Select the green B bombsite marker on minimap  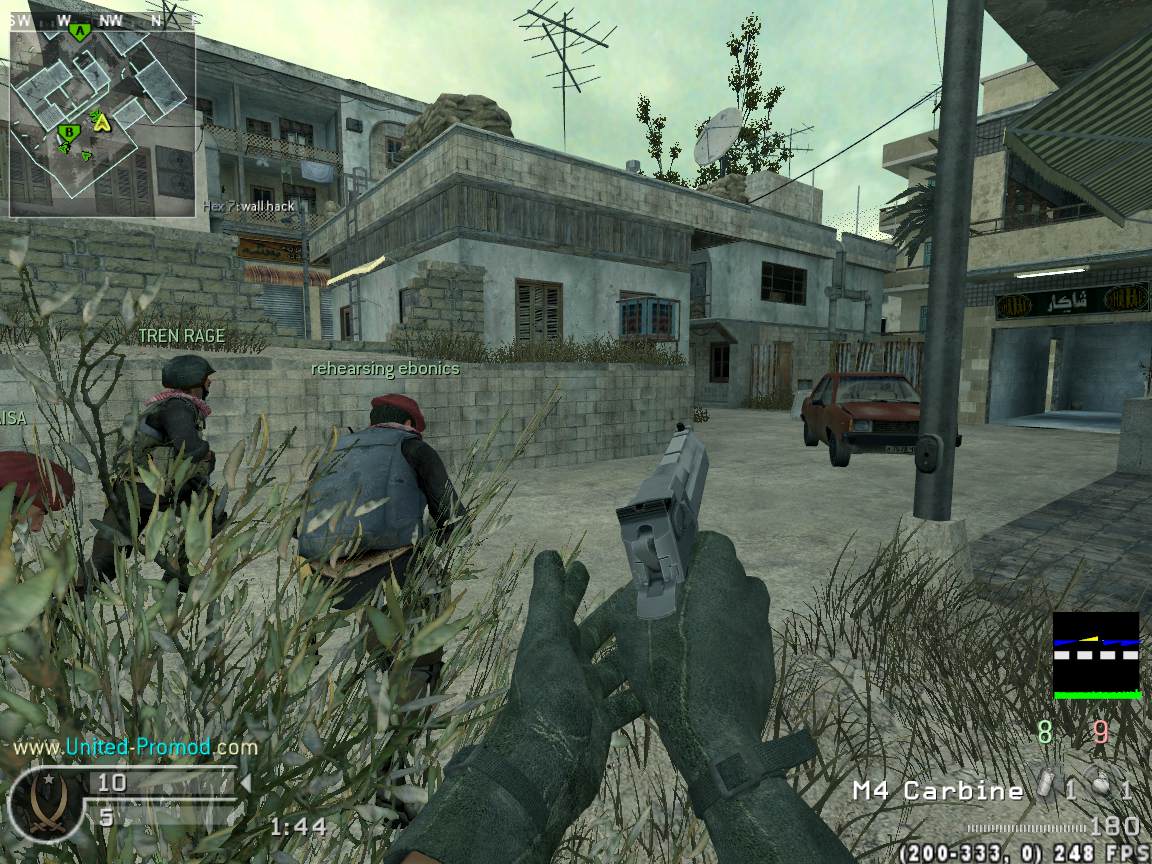(x=68, y=132)
